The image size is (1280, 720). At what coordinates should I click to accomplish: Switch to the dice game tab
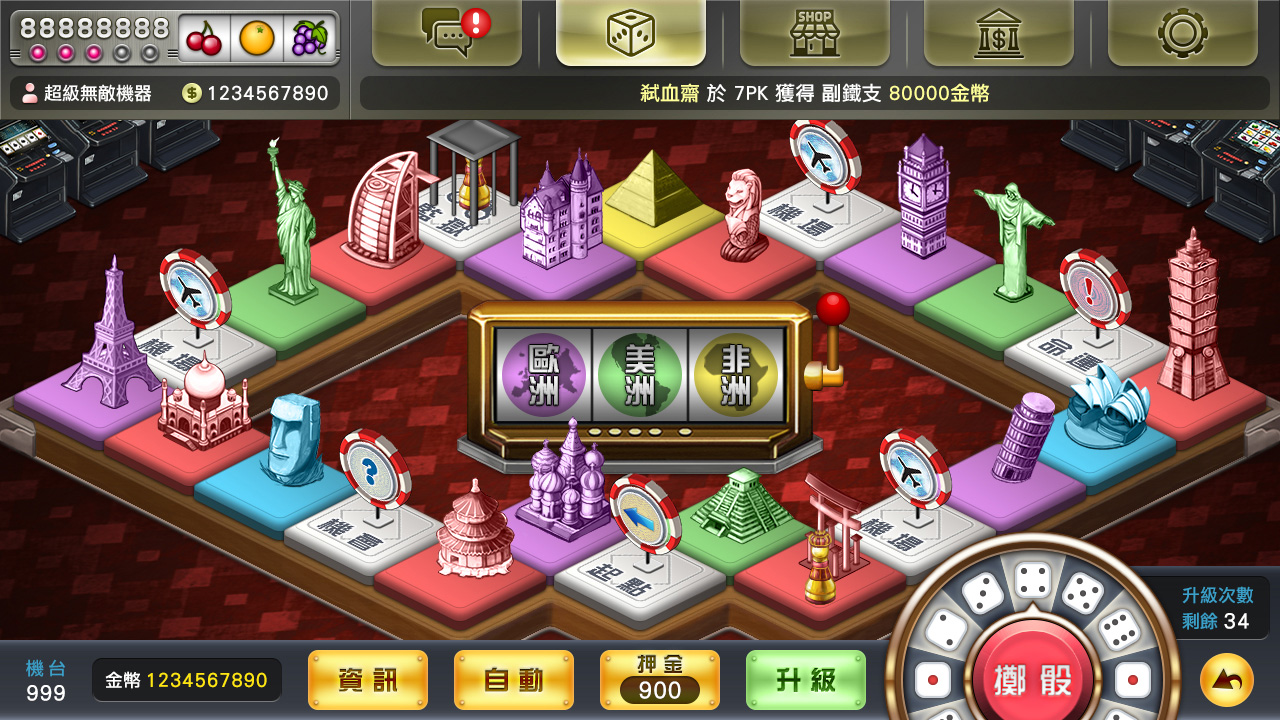click(631, 32)
